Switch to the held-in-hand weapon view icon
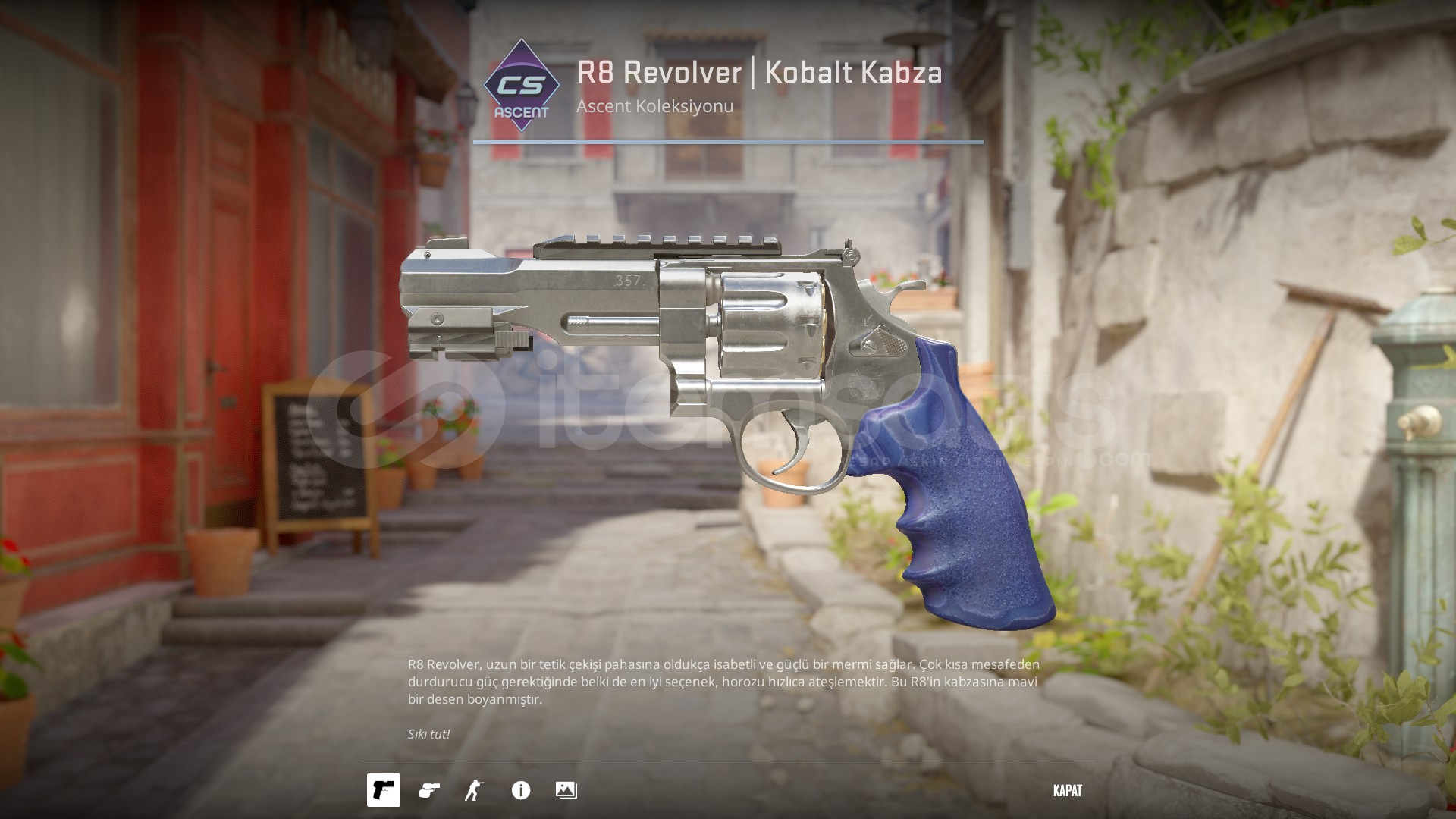 point(429,790)
